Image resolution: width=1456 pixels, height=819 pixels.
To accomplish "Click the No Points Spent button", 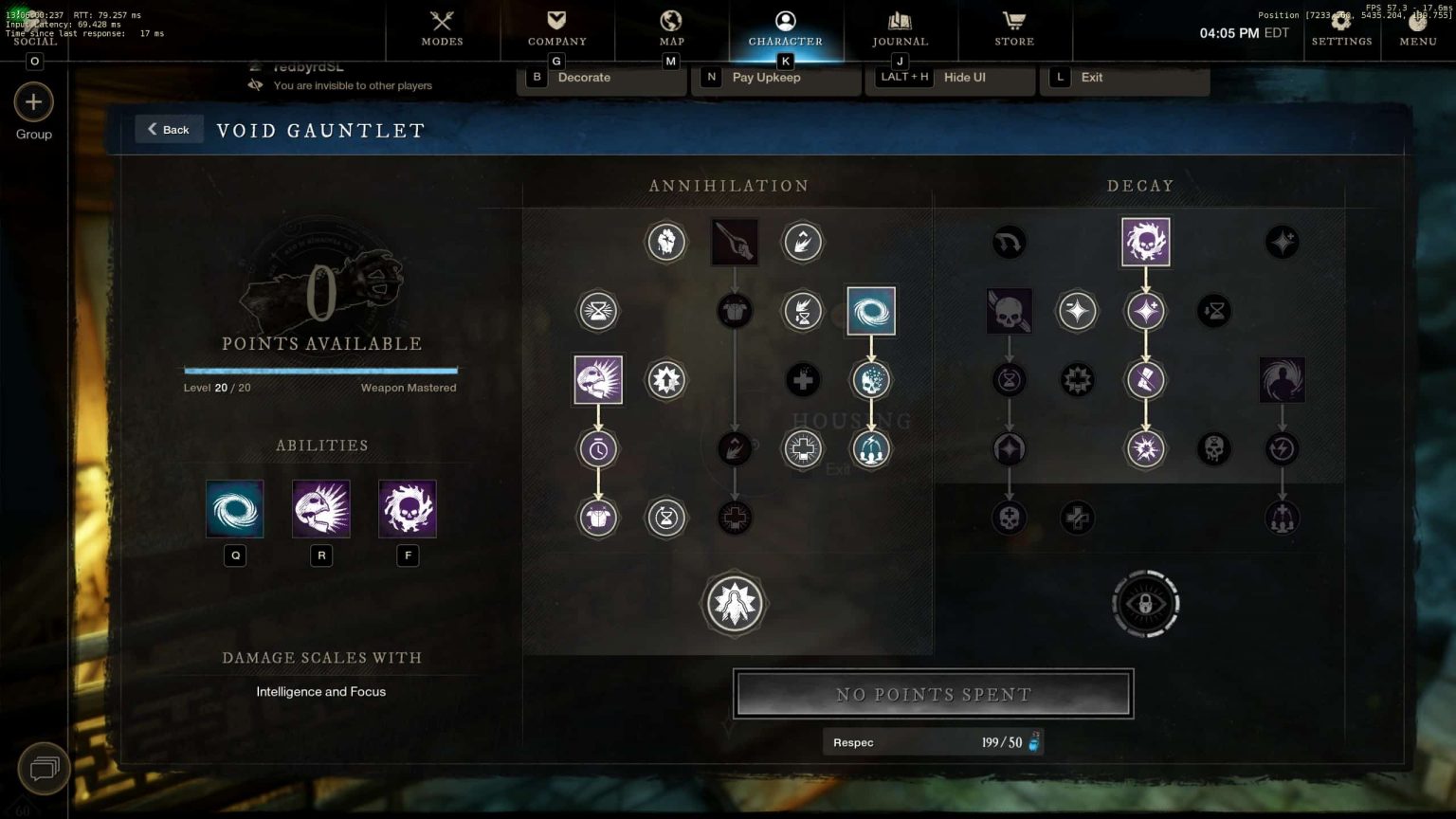I will (933, 694).
